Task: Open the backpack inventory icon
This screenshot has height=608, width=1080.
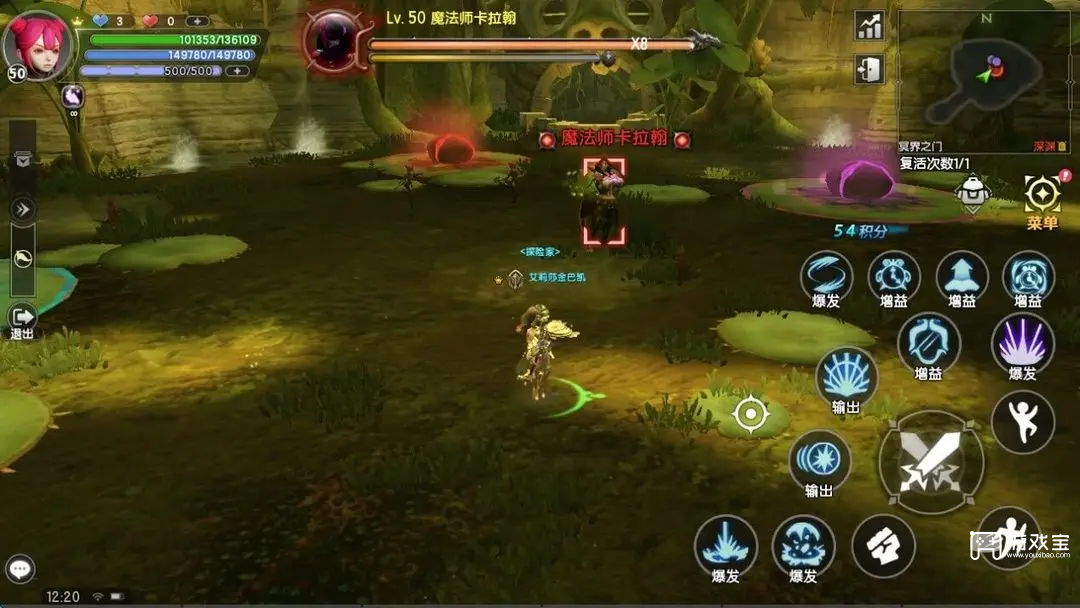Action: coord(972,192)
